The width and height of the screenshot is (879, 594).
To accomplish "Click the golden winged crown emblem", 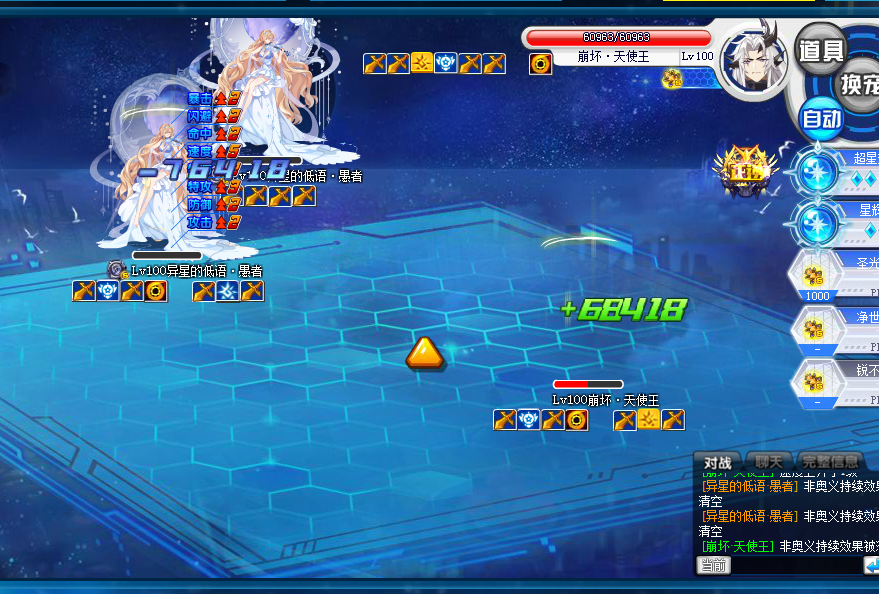I will tap(745, 167).
